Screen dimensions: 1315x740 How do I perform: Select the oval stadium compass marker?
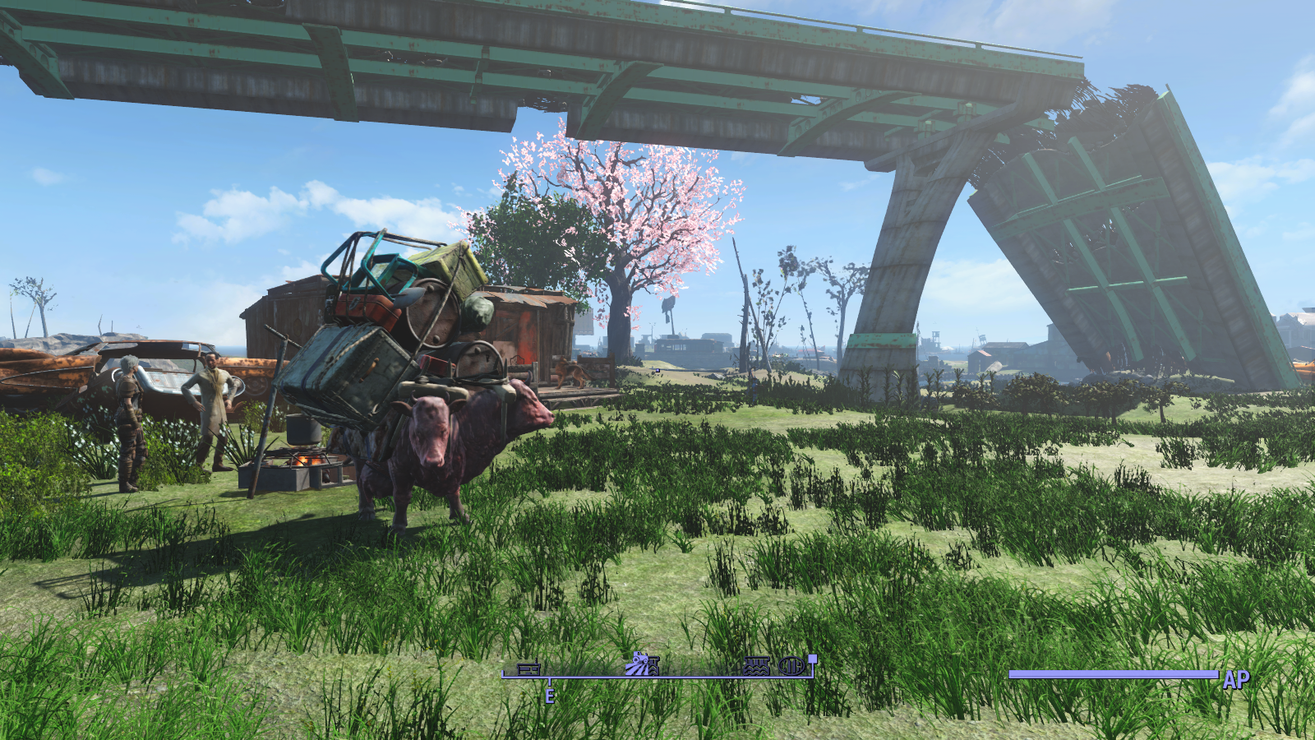pos(791,666)
